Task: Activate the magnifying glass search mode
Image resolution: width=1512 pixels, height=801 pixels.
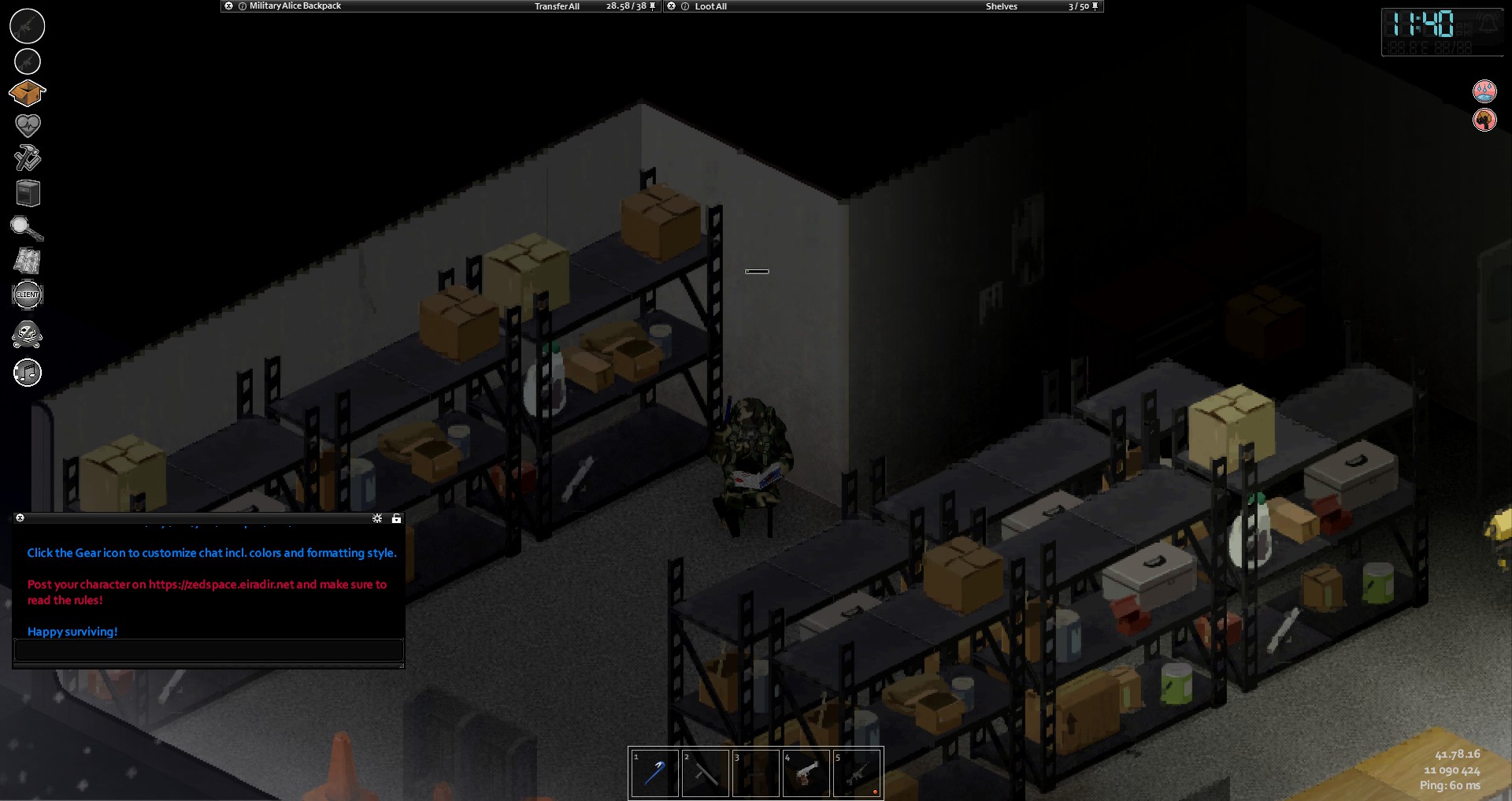Action: (27, 228)
